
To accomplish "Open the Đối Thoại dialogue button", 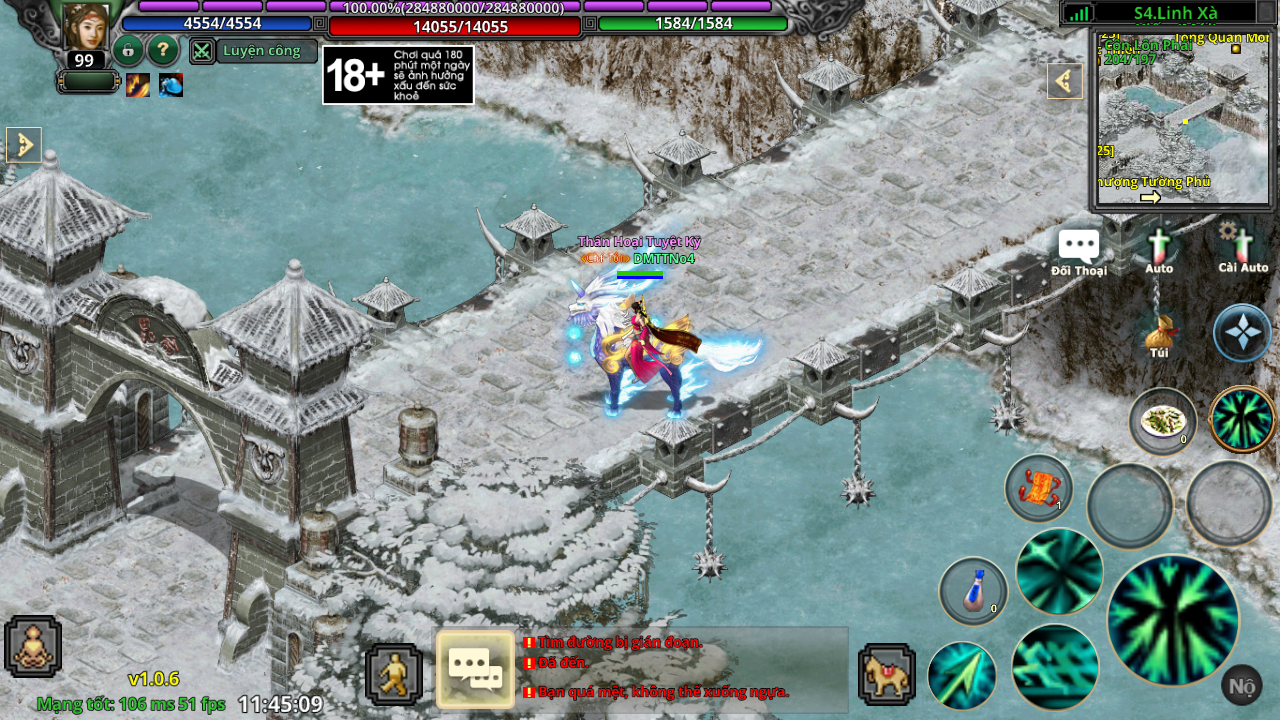I will (x=1079, y=252).
